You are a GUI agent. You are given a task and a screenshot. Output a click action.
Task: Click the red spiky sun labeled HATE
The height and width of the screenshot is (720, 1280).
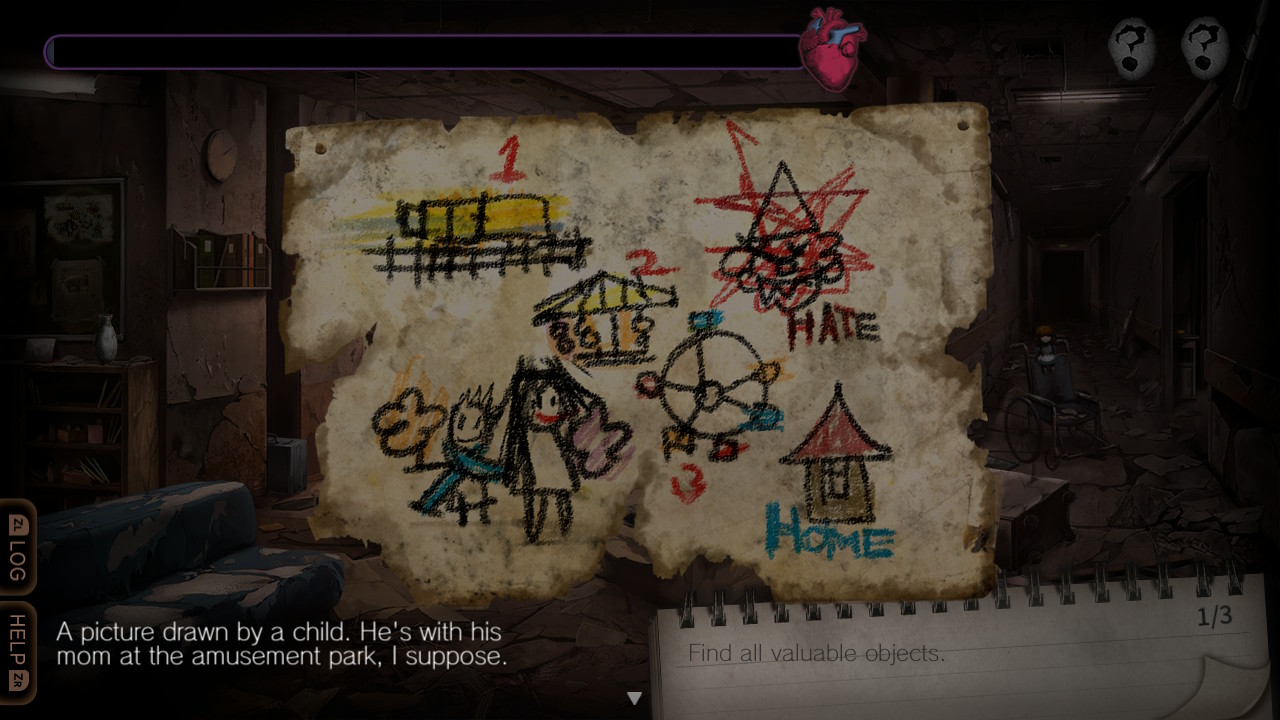pyautogui.click(x=790, y=250)
